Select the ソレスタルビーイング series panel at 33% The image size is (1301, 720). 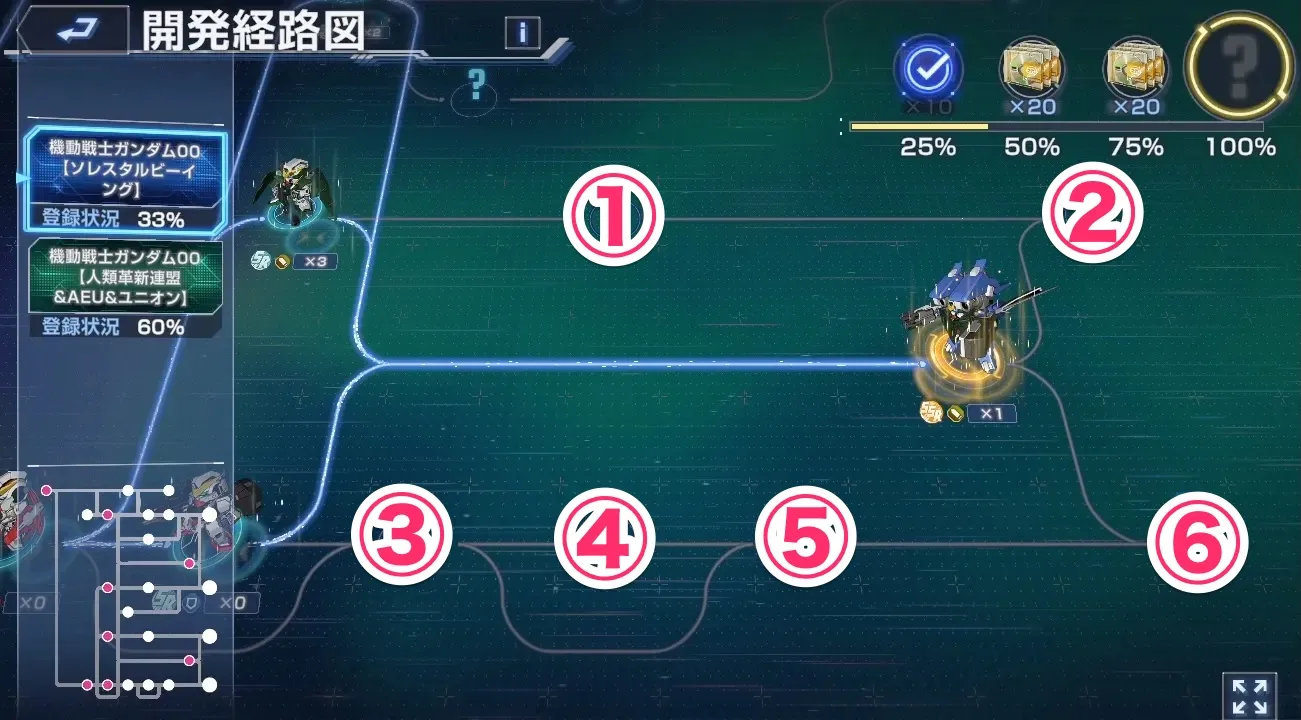pos(123,180)
